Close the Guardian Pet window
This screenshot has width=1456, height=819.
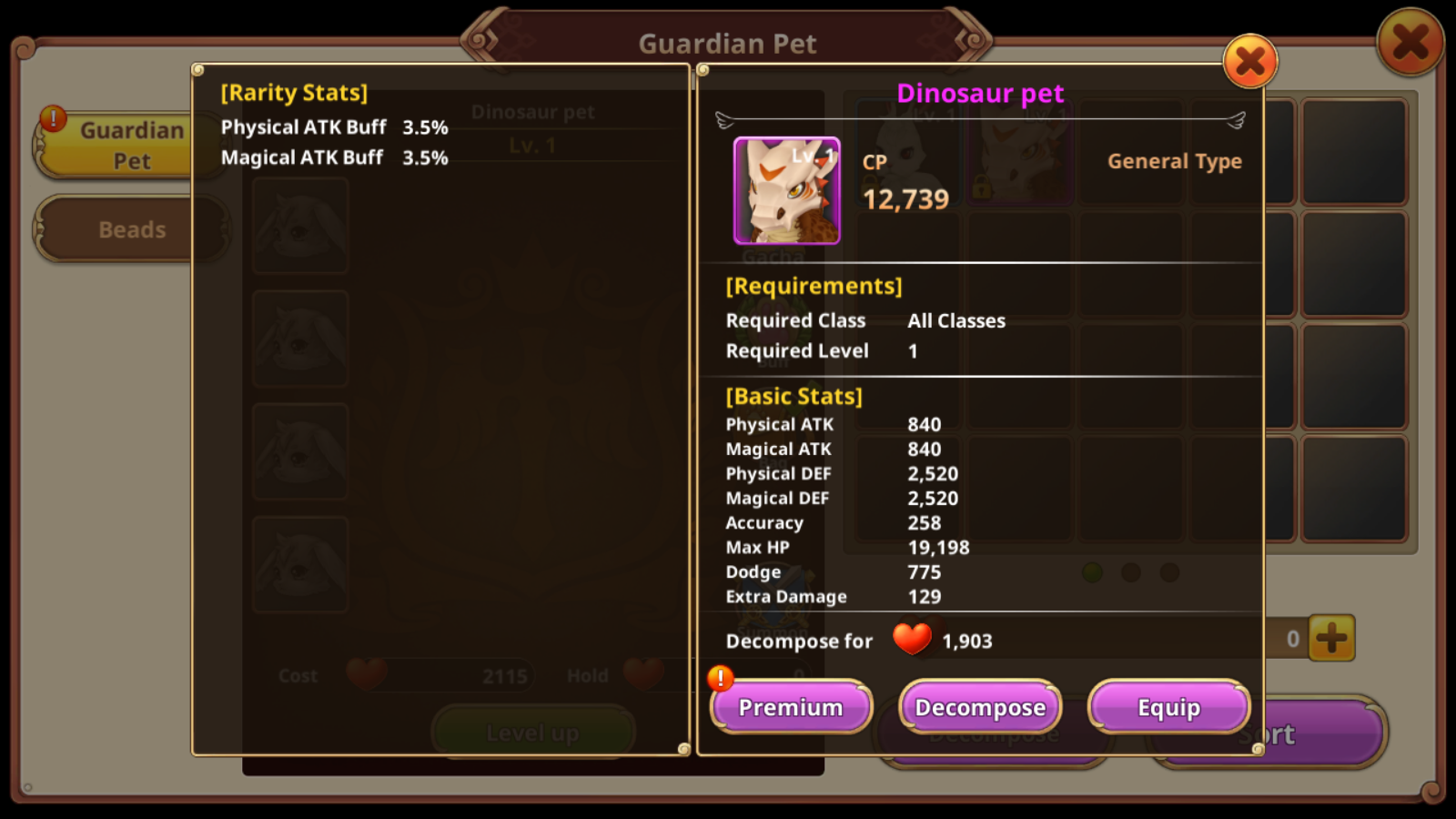click(x=1410, y=42)
